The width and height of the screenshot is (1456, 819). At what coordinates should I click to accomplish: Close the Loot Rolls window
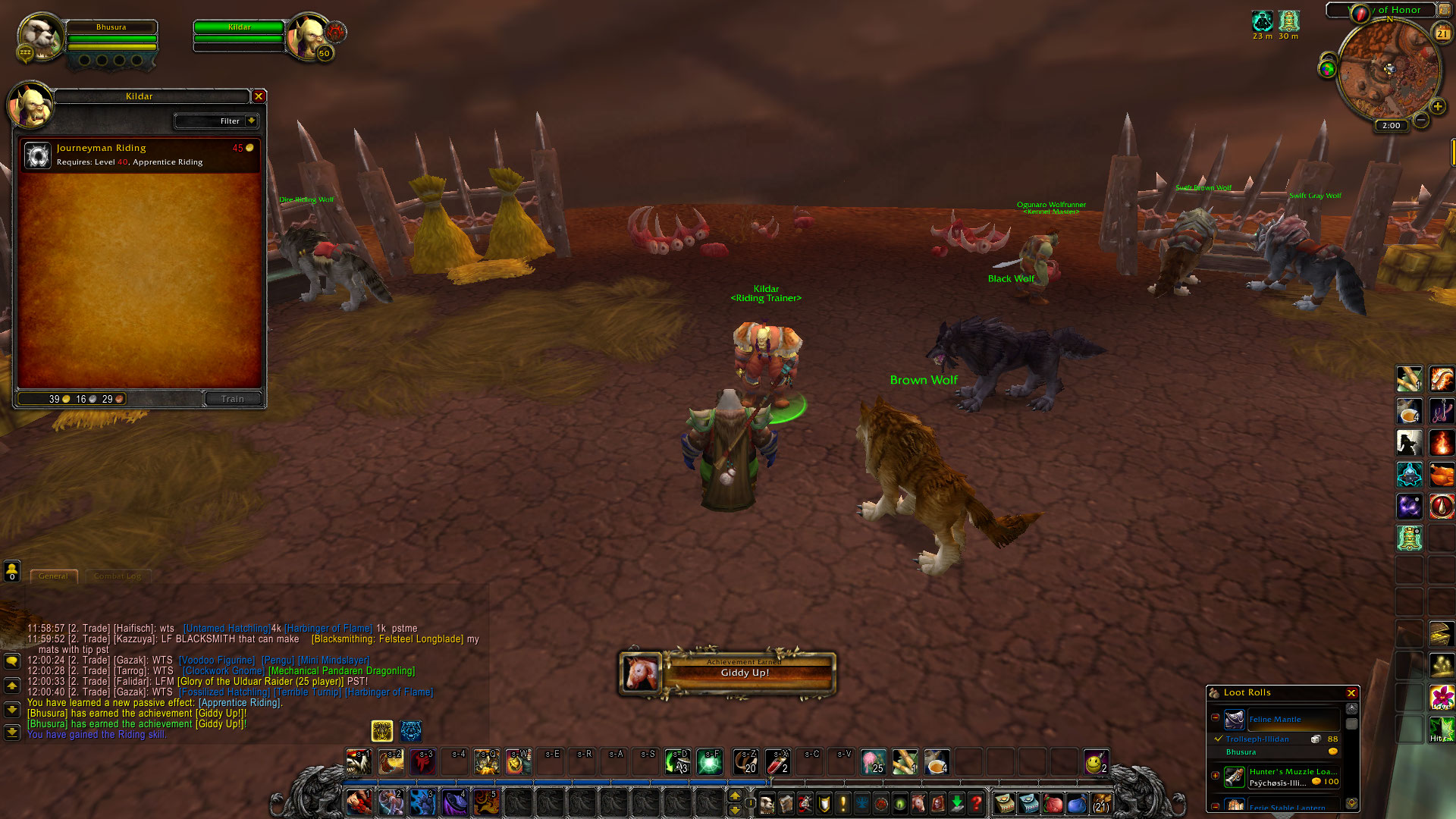[x=1351, y=693]
